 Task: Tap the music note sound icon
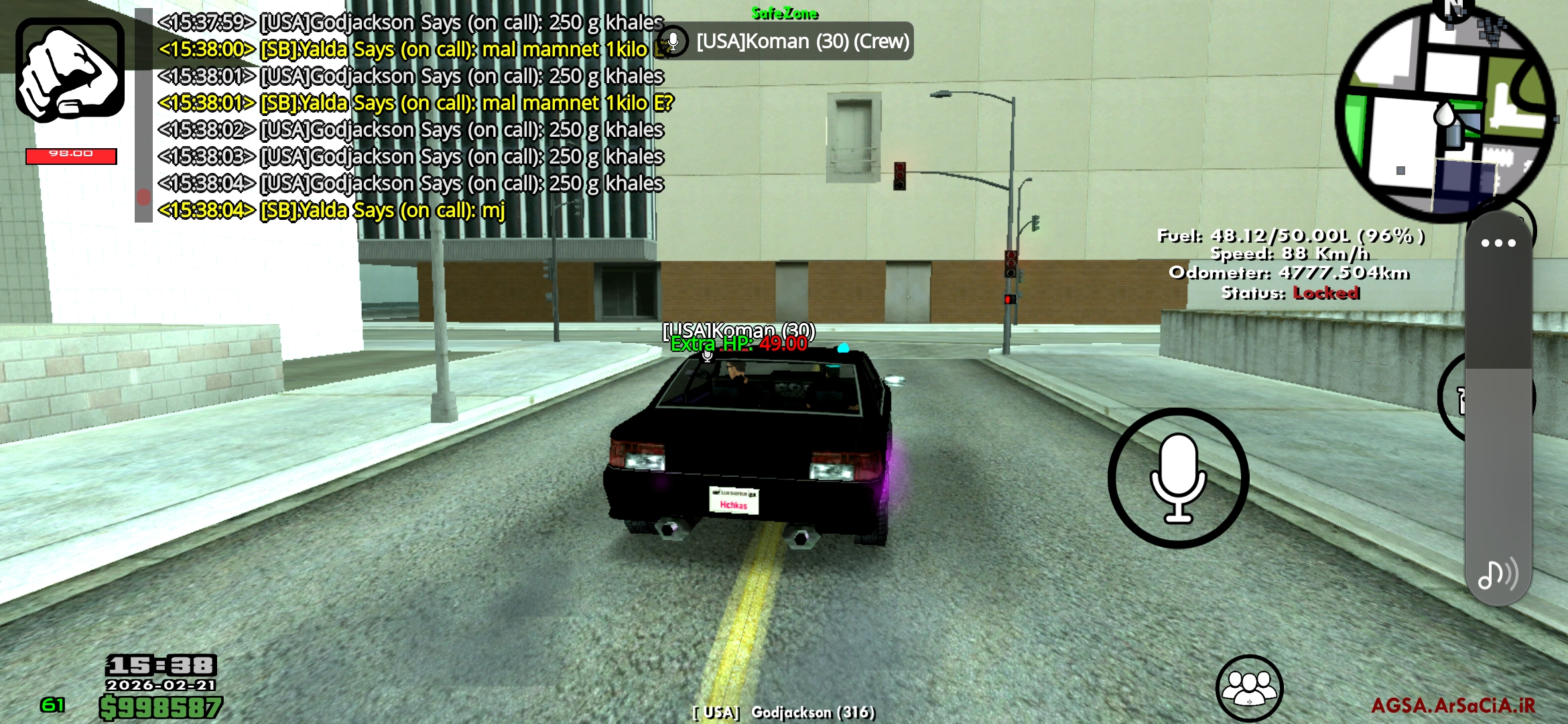tap(1497, 574)
